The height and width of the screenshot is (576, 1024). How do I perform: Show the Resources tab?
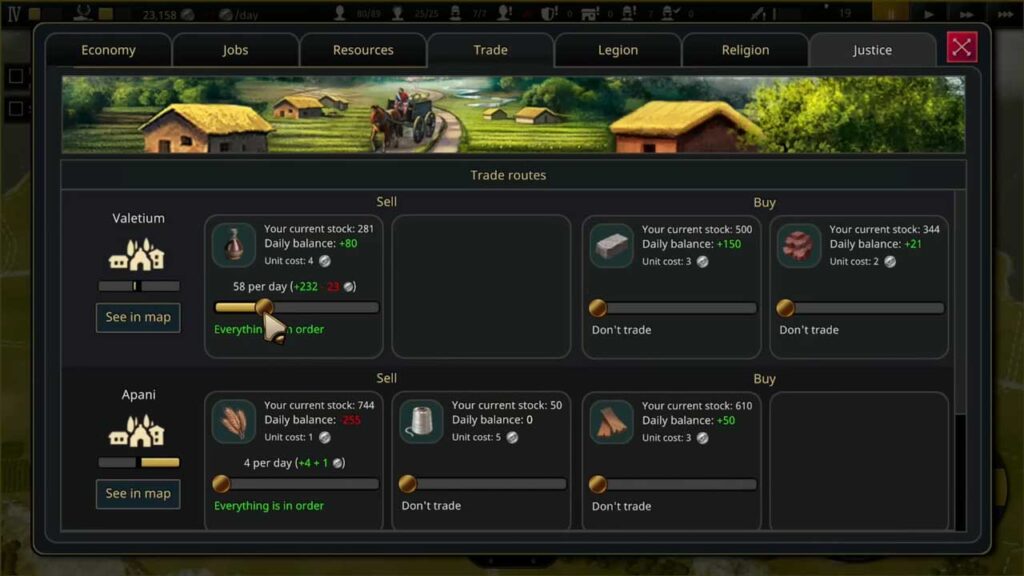point(363,50)
